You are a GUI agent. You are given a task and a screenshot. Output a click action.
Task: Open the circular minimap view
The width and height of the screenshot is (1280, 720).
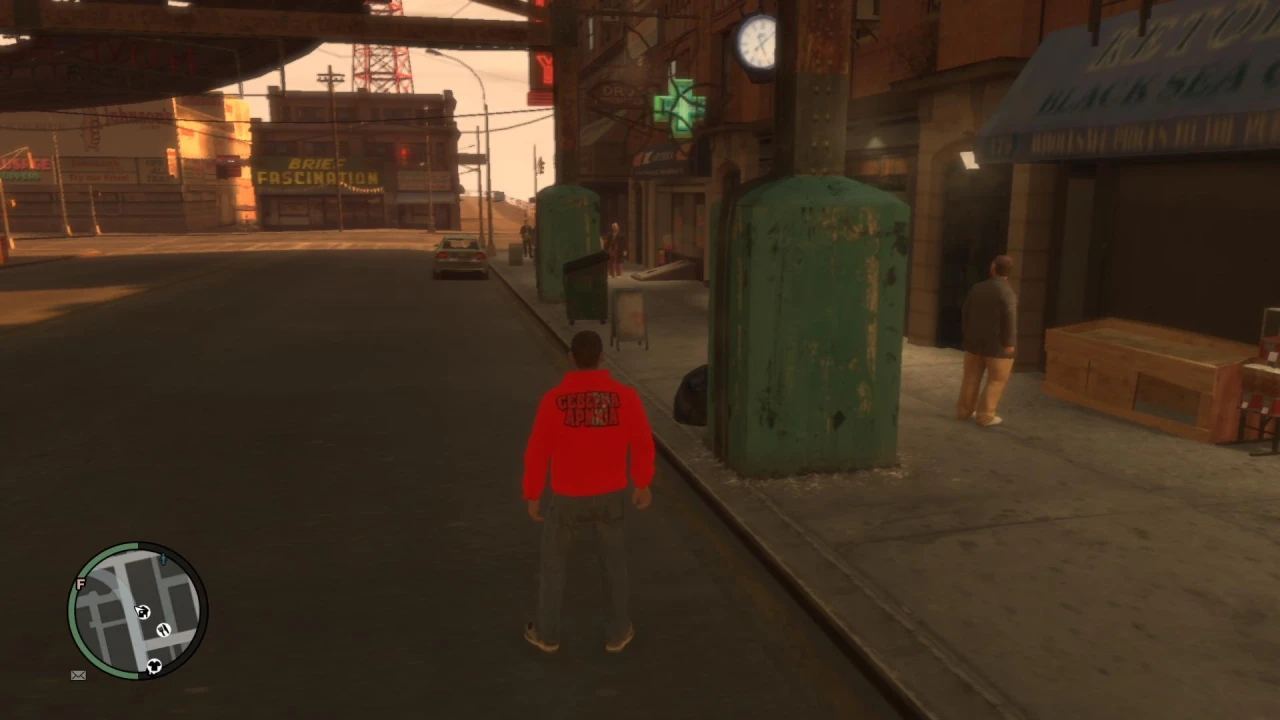[x=135, y=610]
